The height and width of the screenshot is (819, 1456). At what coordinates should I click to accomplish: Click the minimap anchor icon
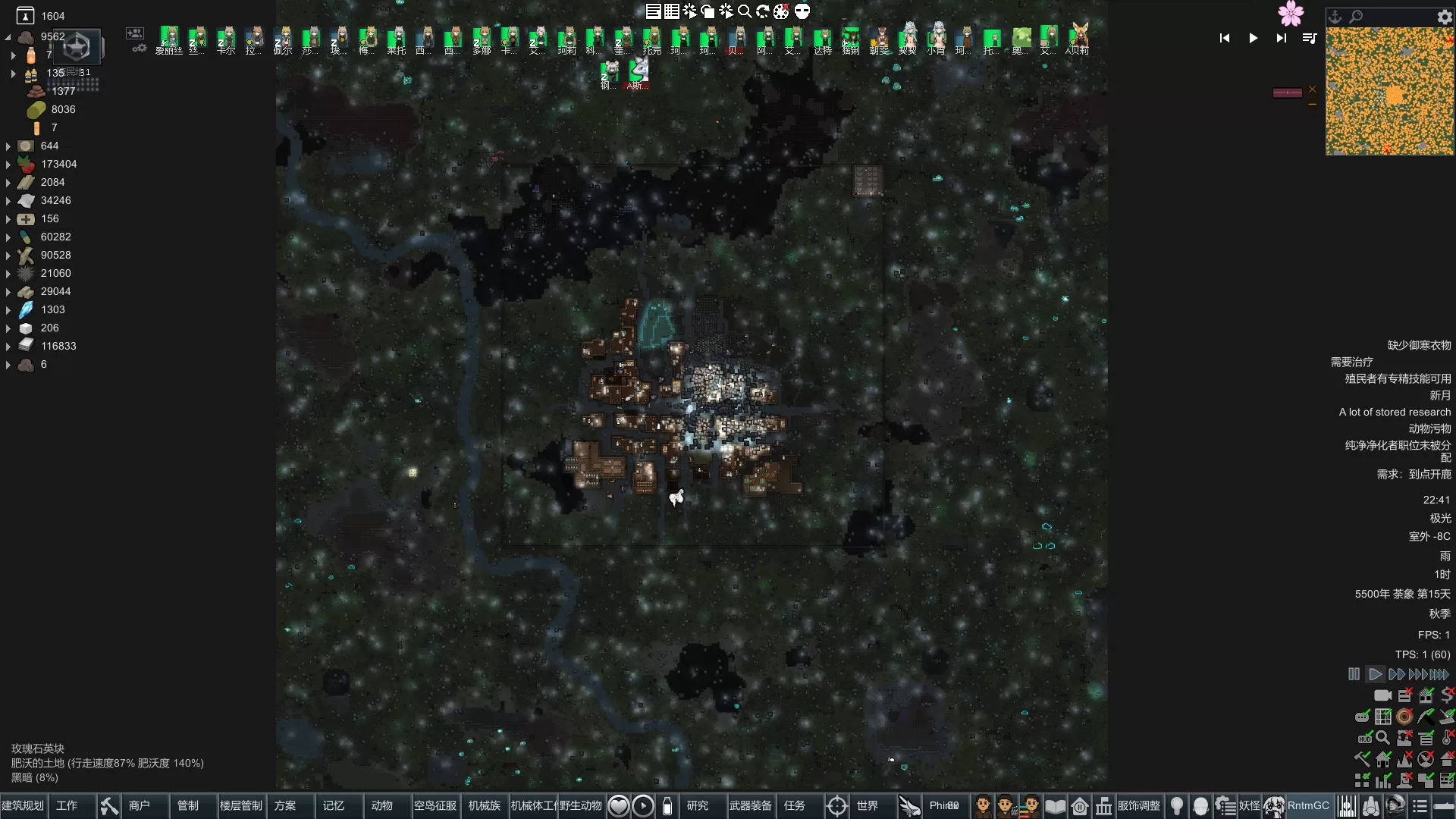coord(1335,16)
